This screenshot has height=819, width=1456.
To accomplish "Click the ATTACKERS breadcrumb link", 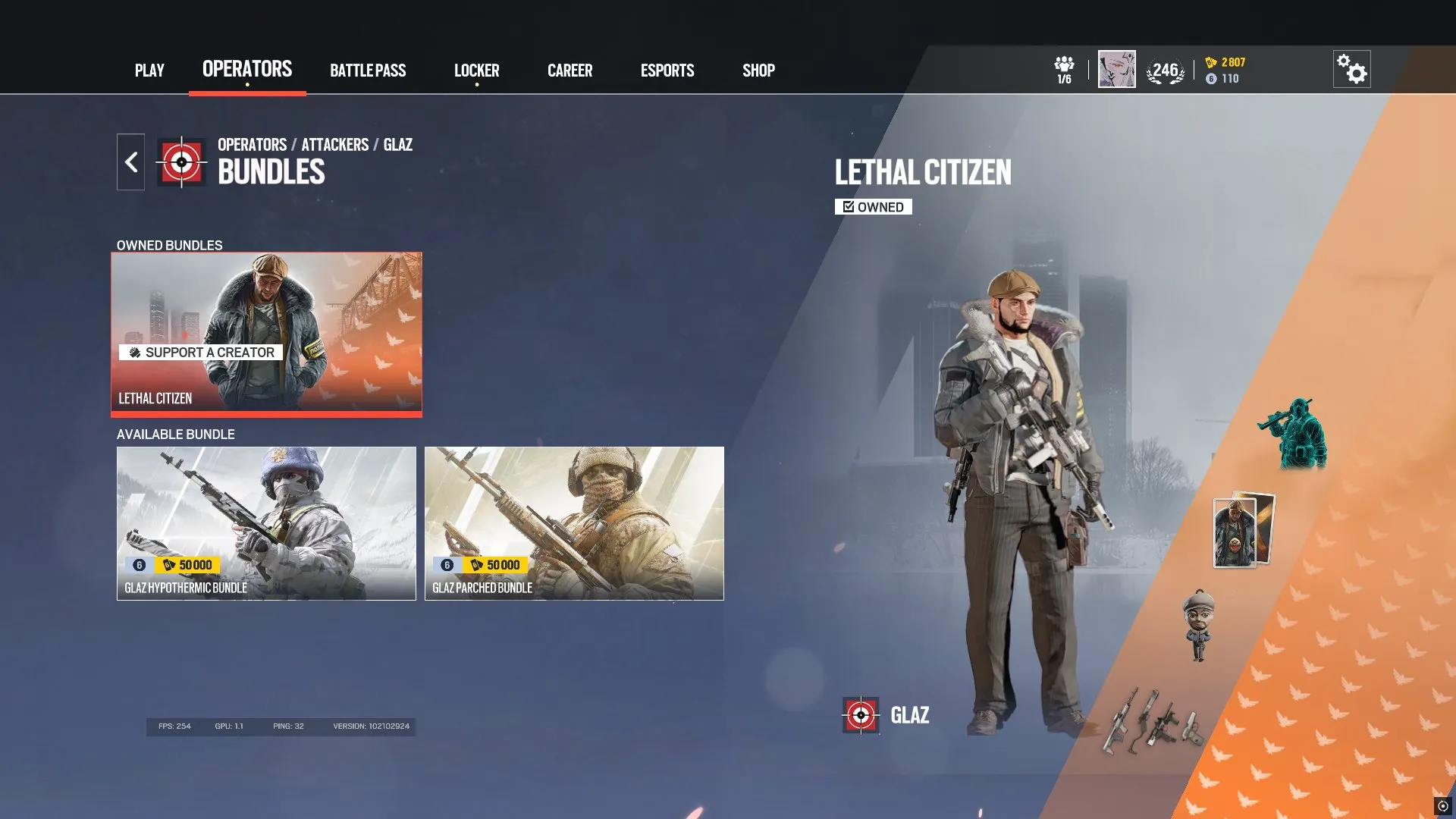I will point(334,145).
